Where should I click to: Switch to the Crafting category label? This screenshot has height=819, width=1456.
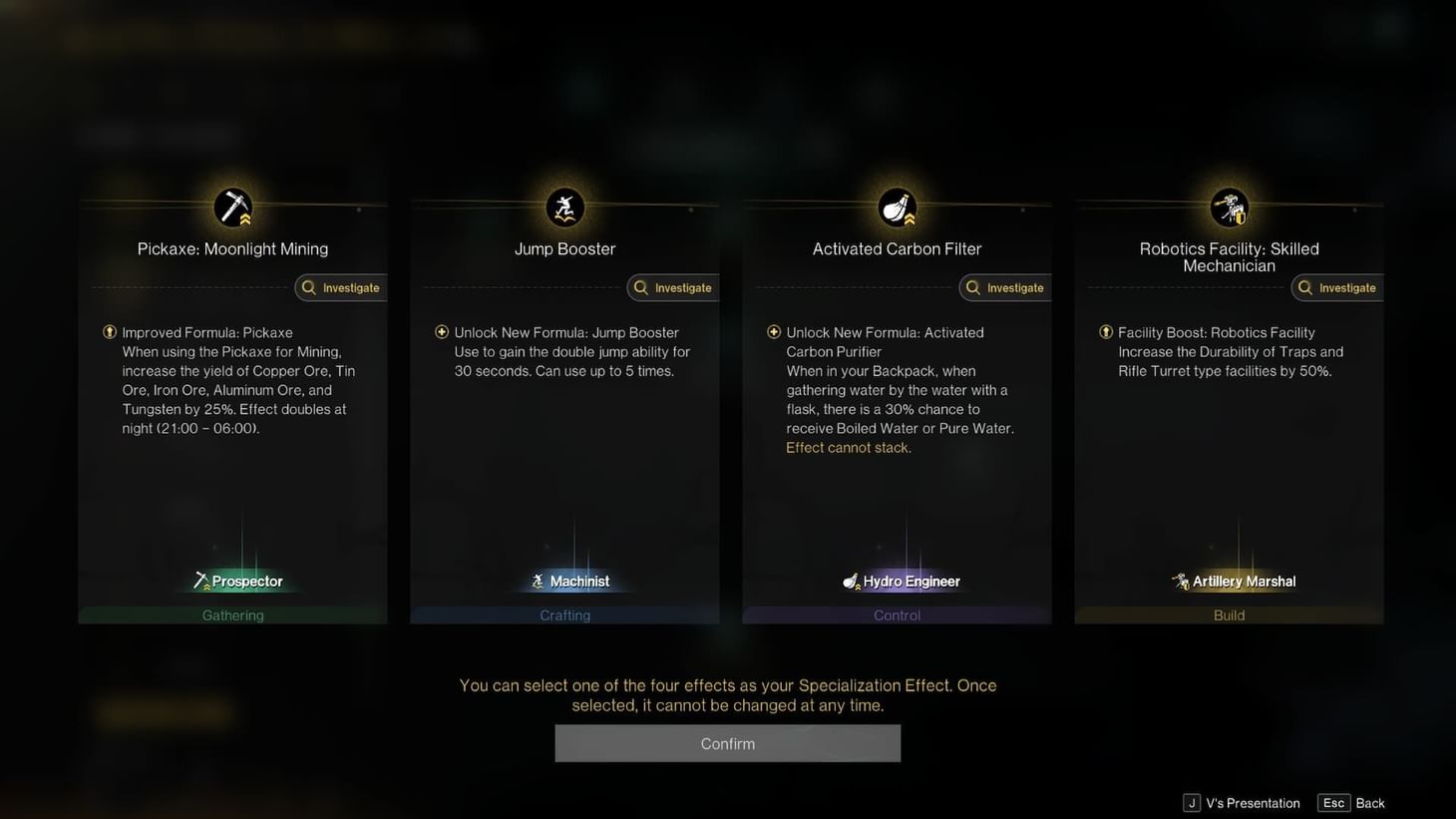pyautogui.click(x=564, y=614)
